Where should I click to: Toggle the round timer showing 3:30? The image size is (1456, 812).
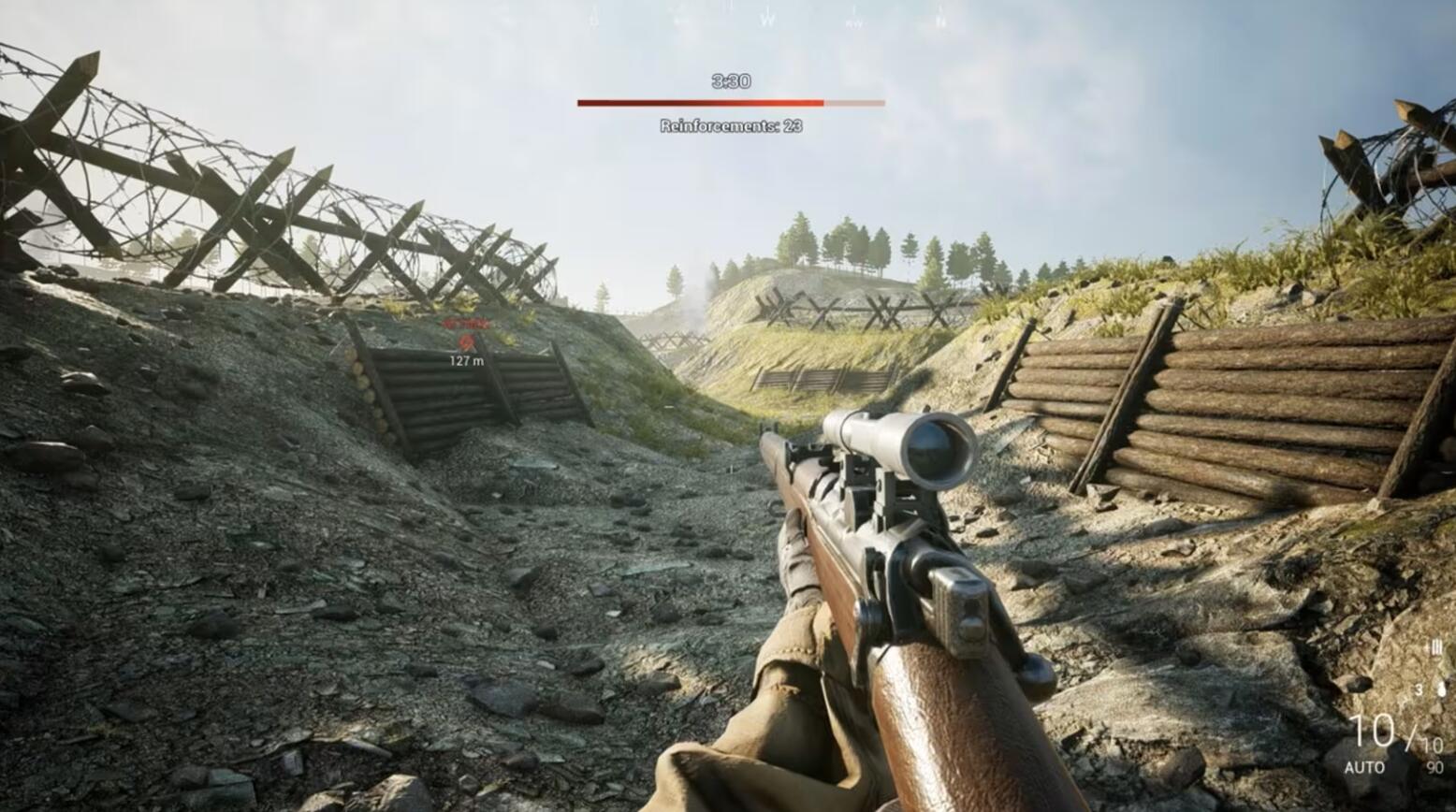tap(729, 82)
